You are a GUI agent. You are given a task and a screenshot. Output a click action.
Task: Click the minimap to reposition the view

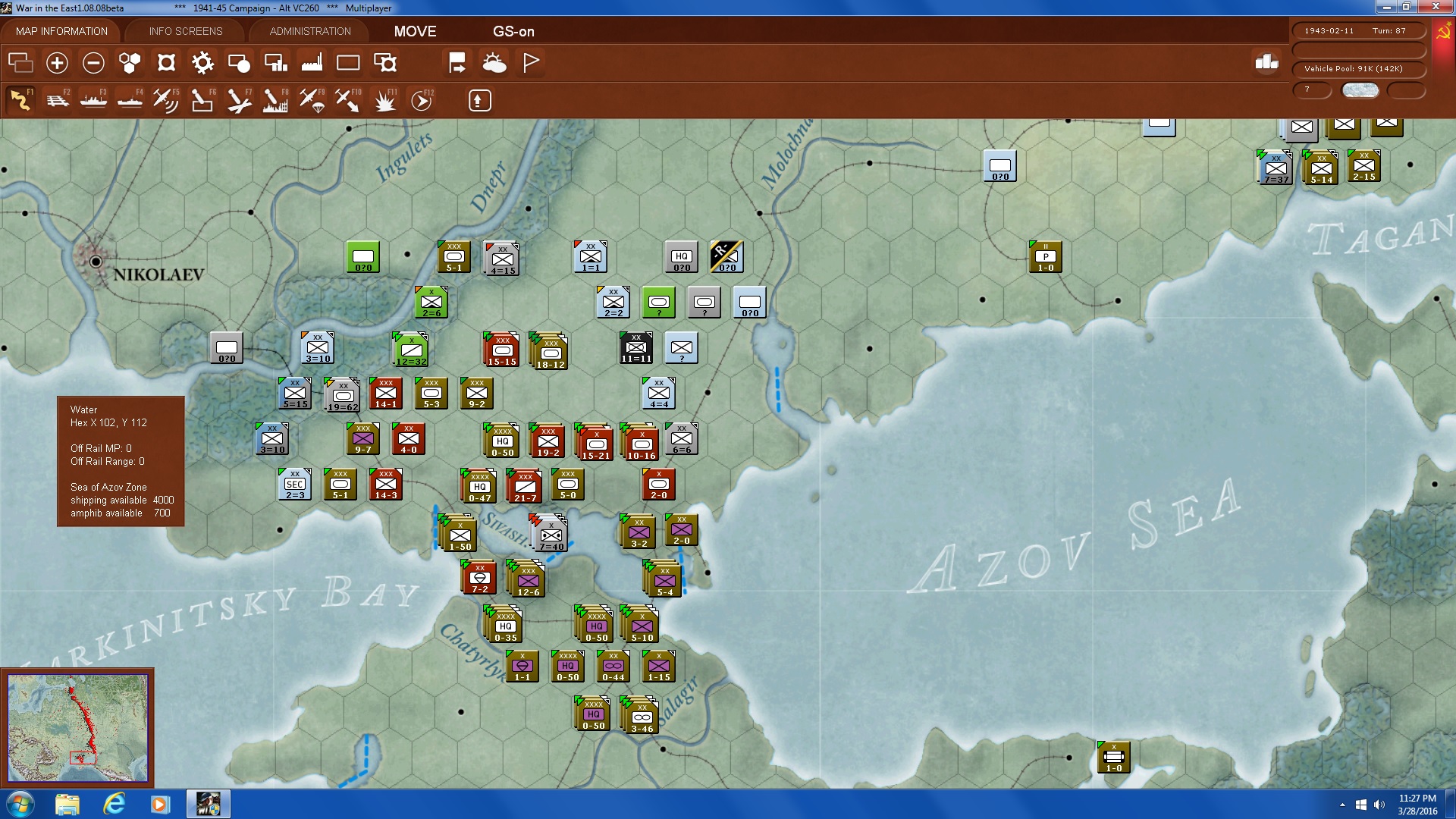point(78,728)
